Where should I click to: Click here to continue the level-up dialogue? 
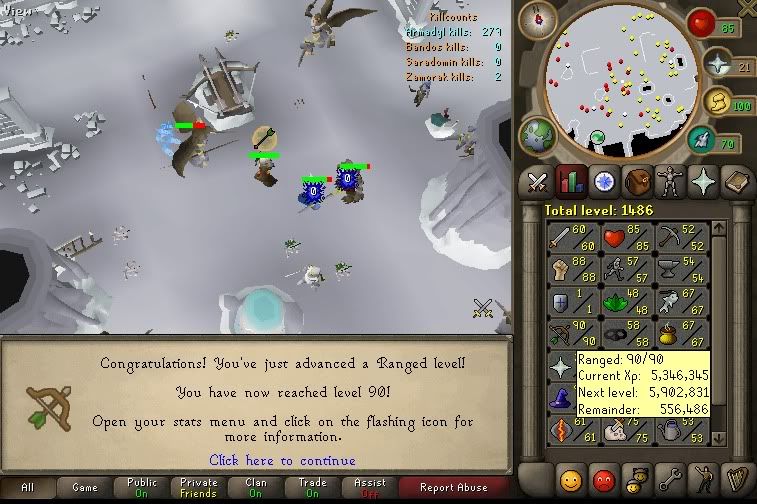click(282, 460)
